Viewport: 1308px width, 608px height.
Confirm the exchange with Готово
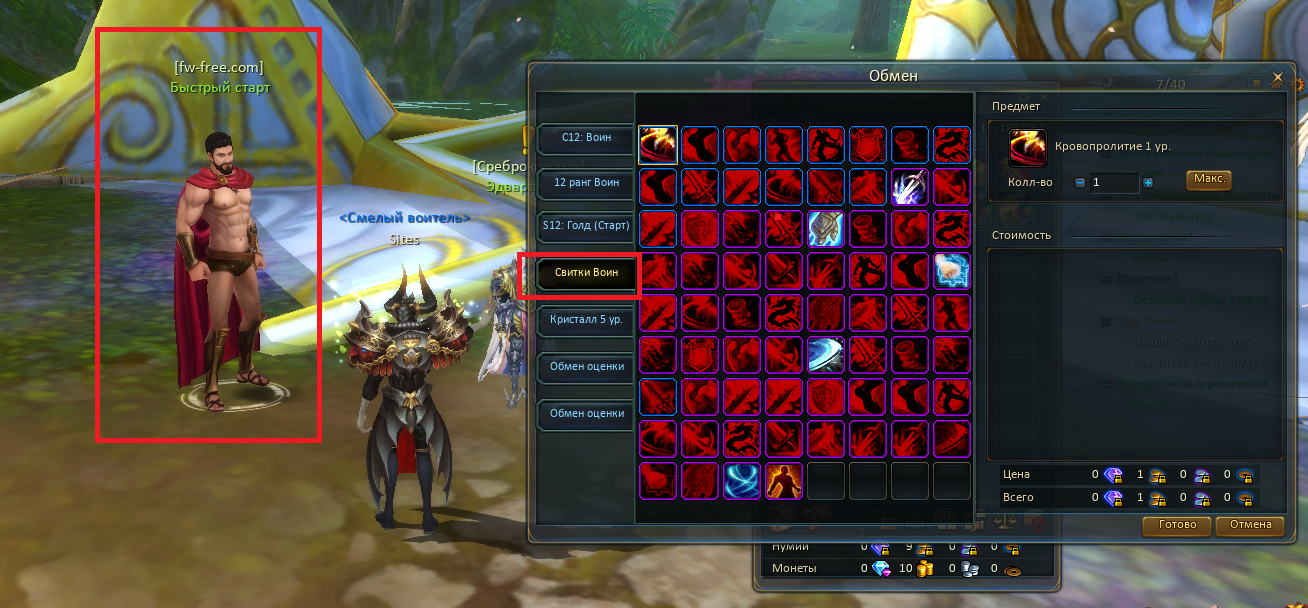tap(1176, 525)
